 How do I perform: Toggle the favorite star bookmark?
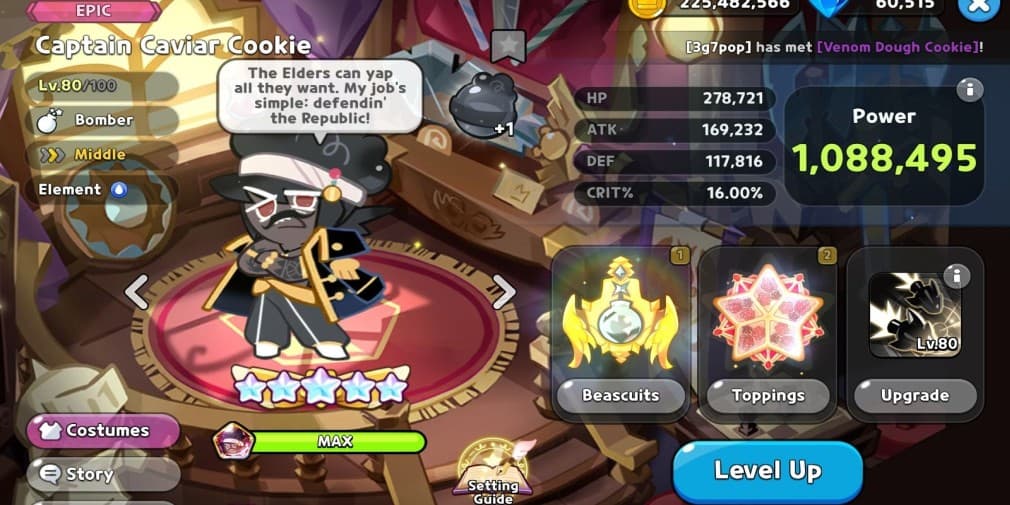[x=508, y=46]
